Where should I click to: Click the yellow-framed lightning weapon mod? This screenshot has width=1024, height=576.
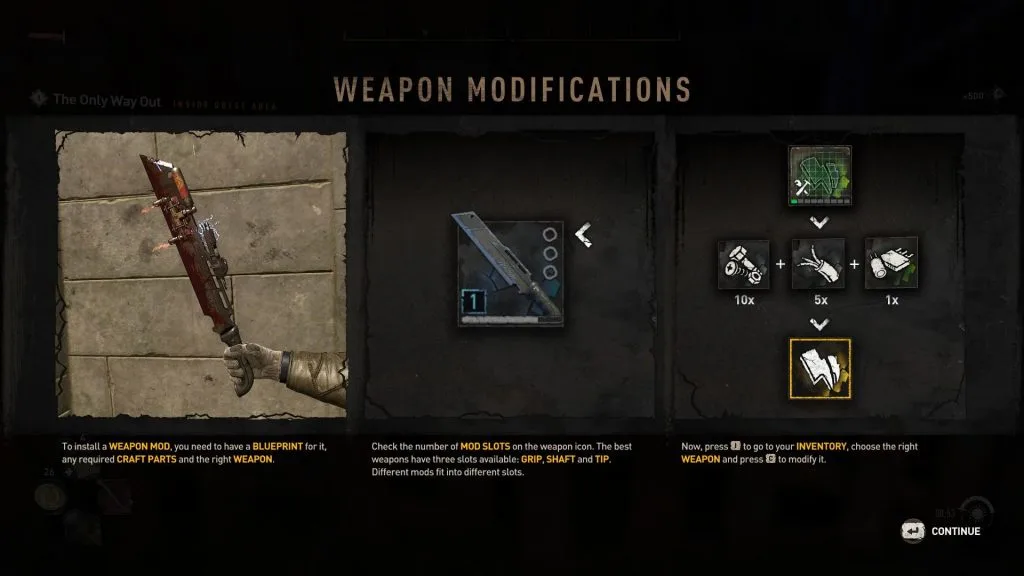(818, 368)
